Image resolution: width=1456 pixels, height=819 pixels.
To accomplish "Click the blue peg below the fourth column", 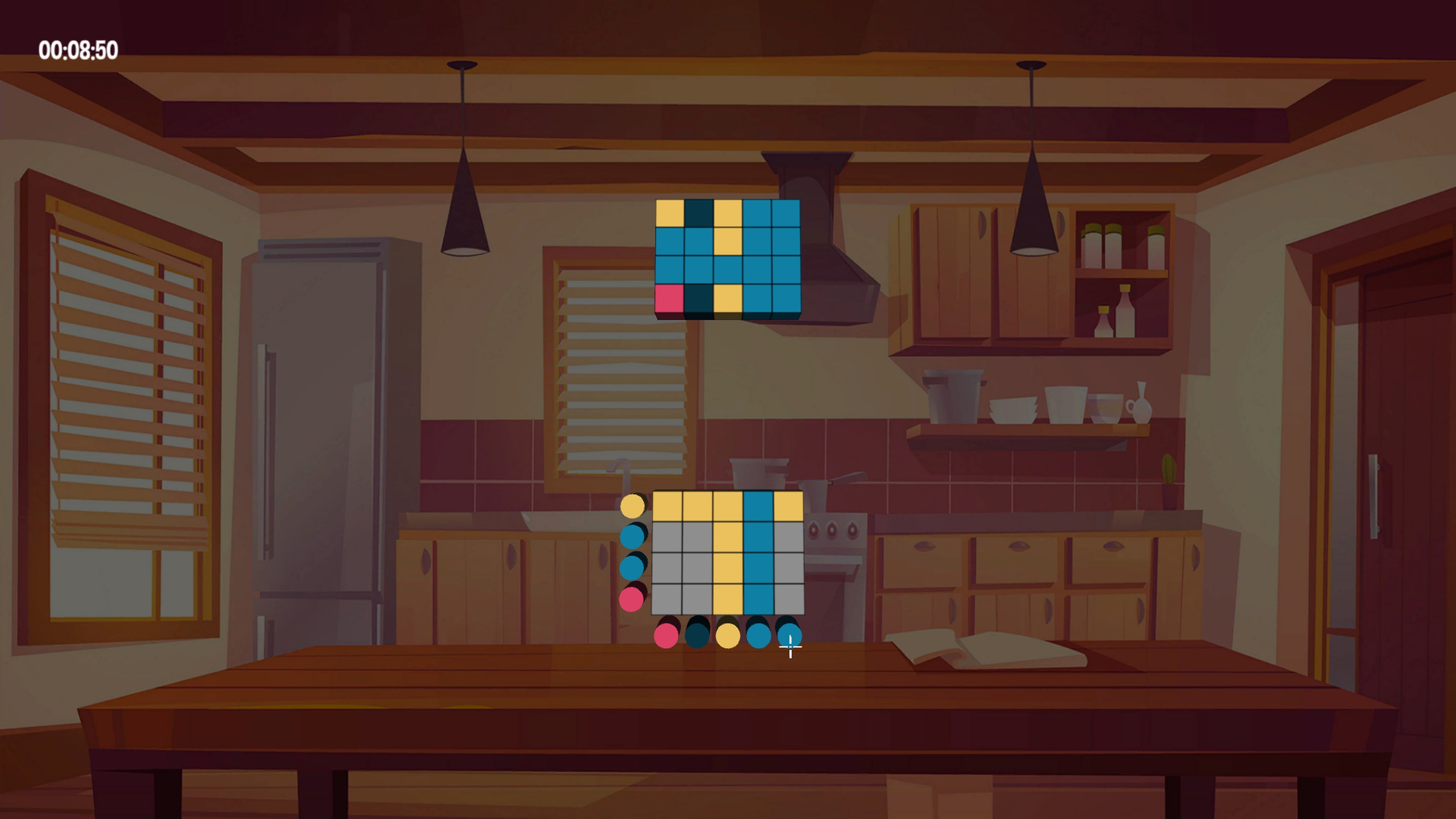I will pos(759,637).
